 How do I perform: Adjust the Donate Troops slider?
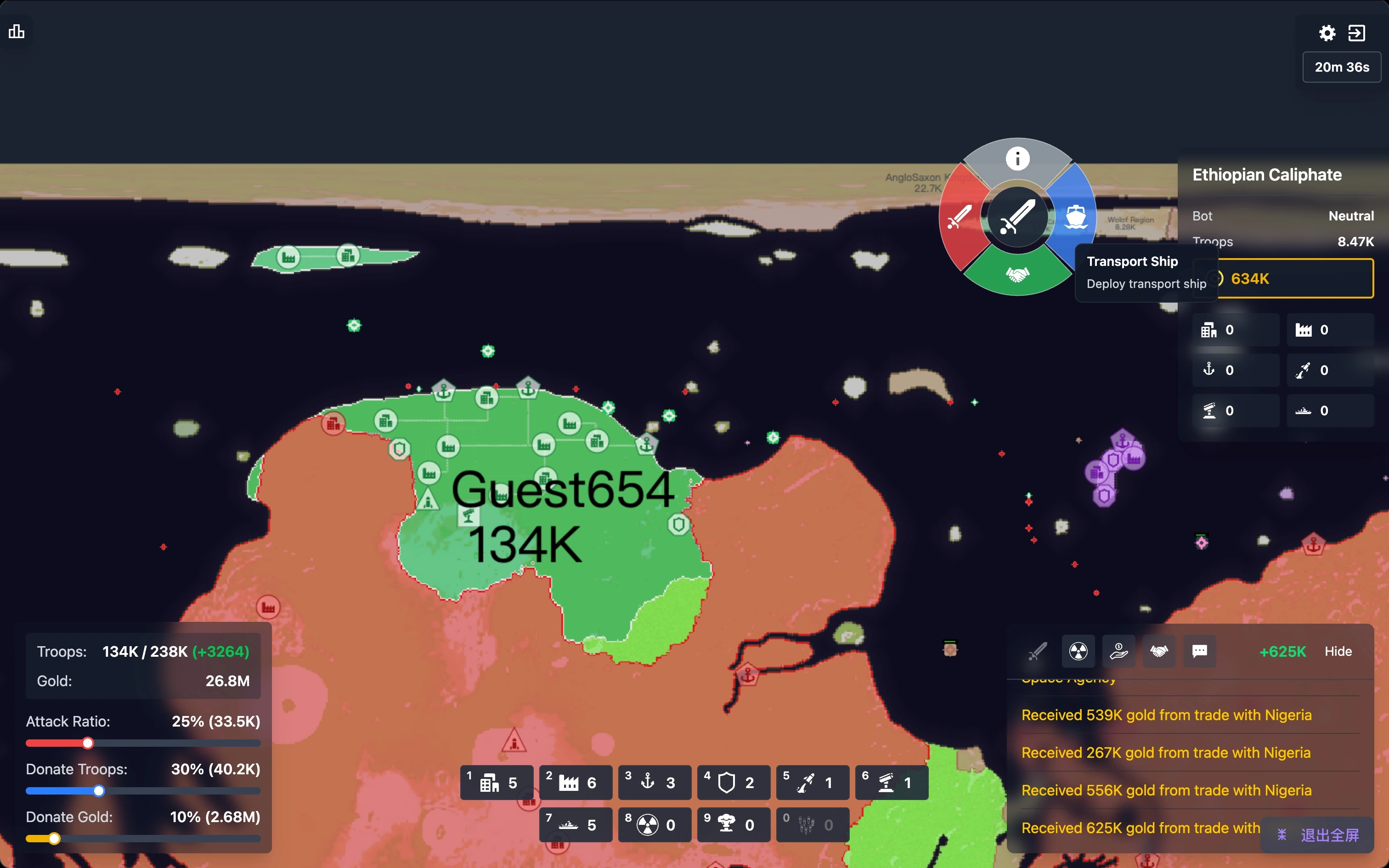[x=99, y=790]
